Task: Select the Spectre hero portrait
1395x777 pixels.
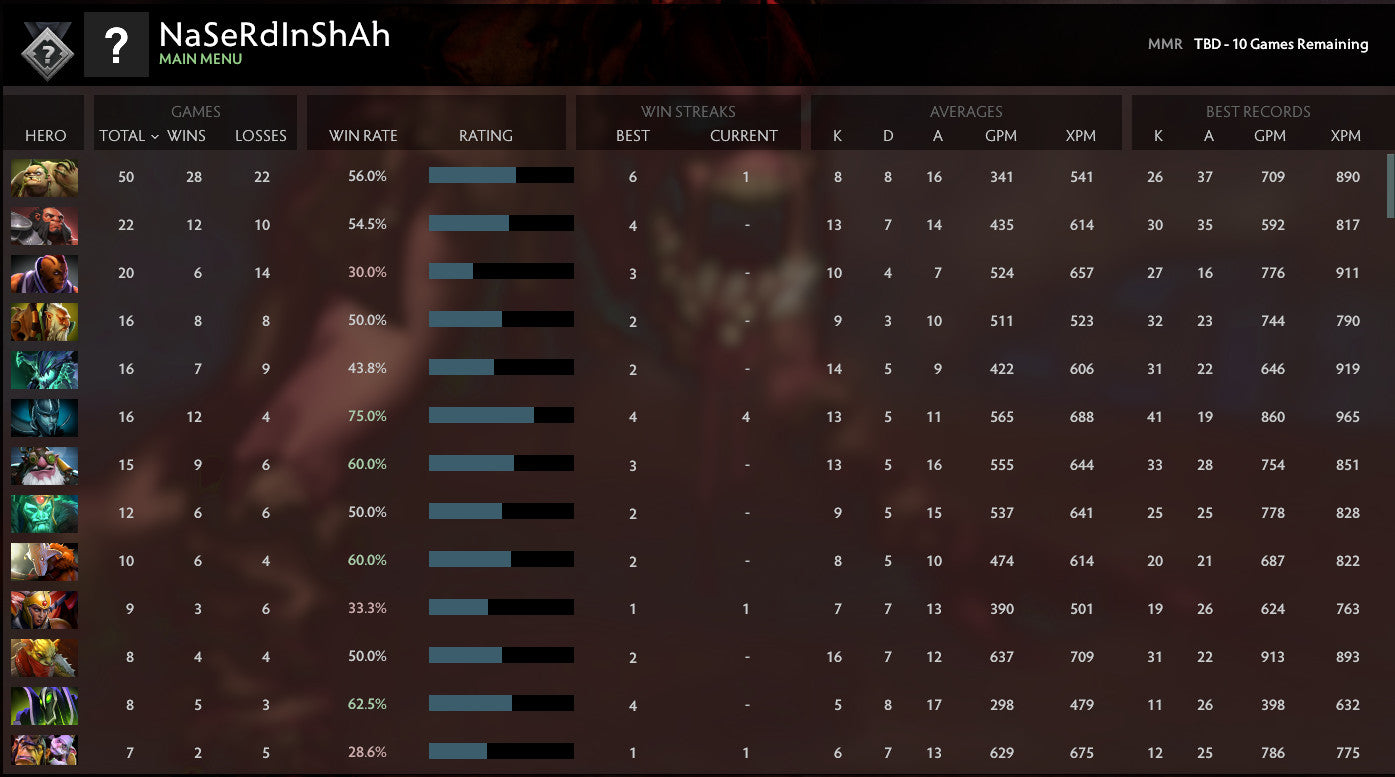Action: click(x=44, y=369)
